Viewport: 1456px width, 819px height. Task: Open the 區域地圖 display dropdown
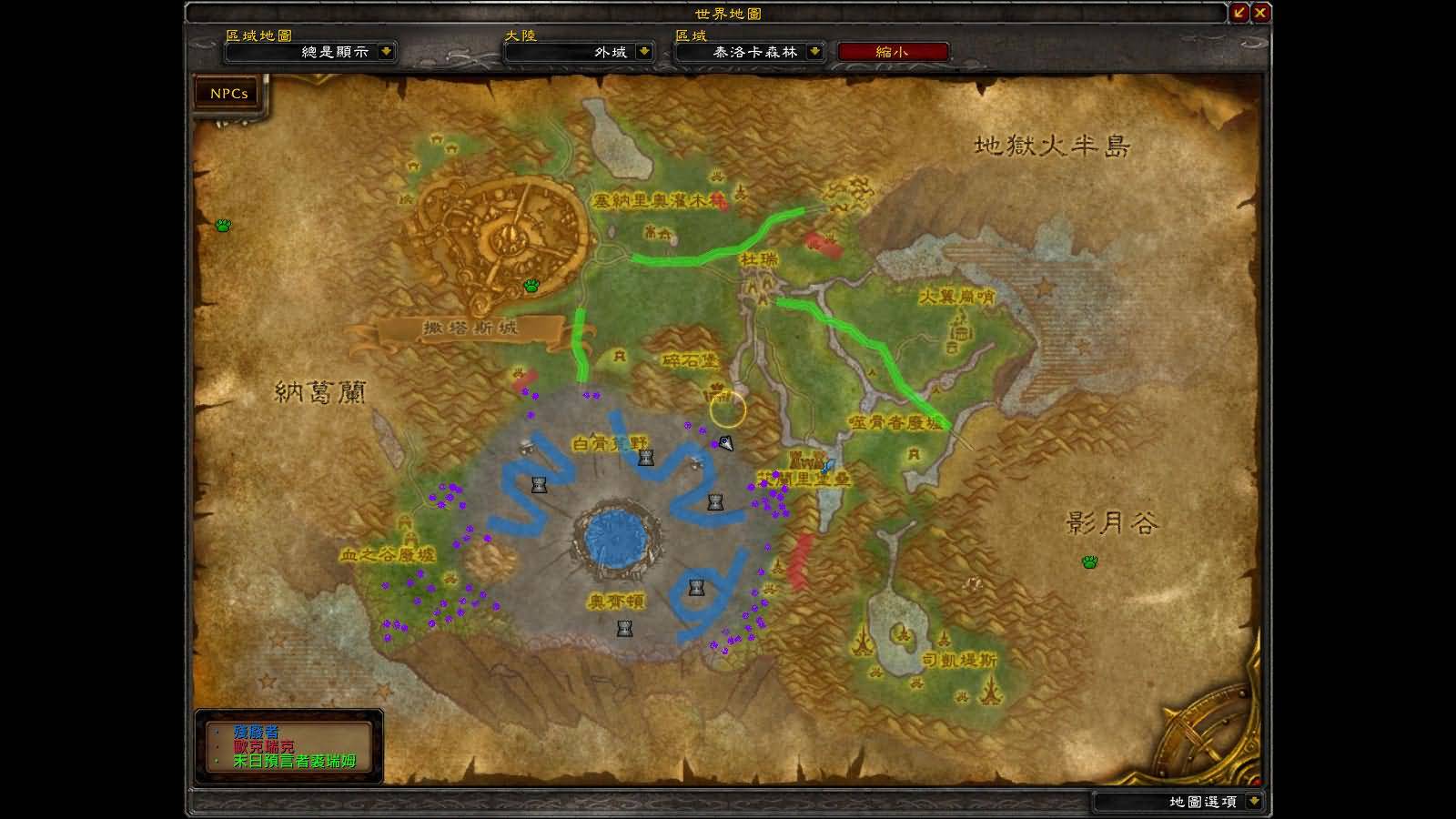pyautogui.click(x=387, y=52)
